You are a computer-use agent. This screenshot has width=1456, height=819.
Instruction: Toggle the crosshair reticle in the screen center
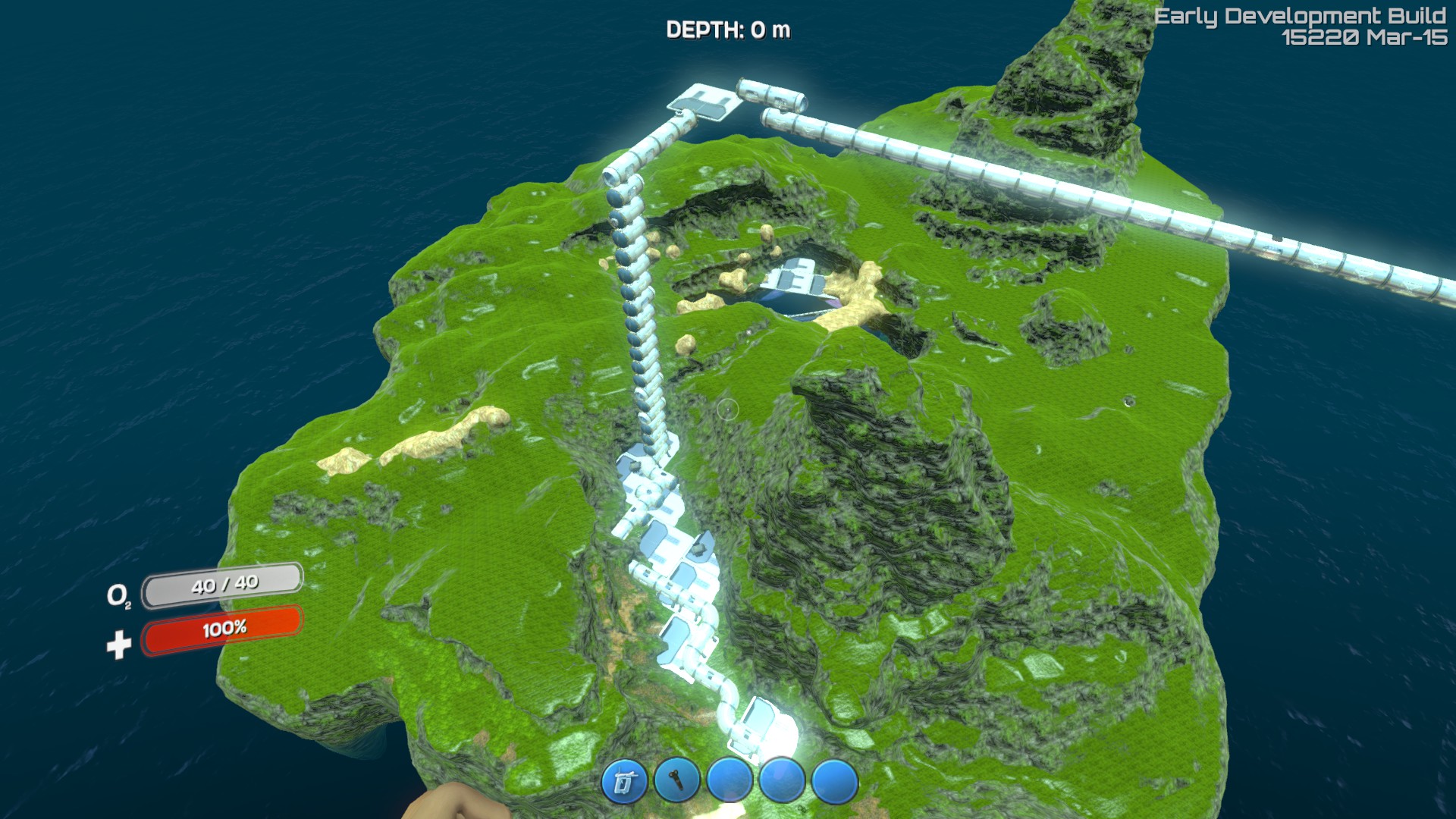[729, 409]
